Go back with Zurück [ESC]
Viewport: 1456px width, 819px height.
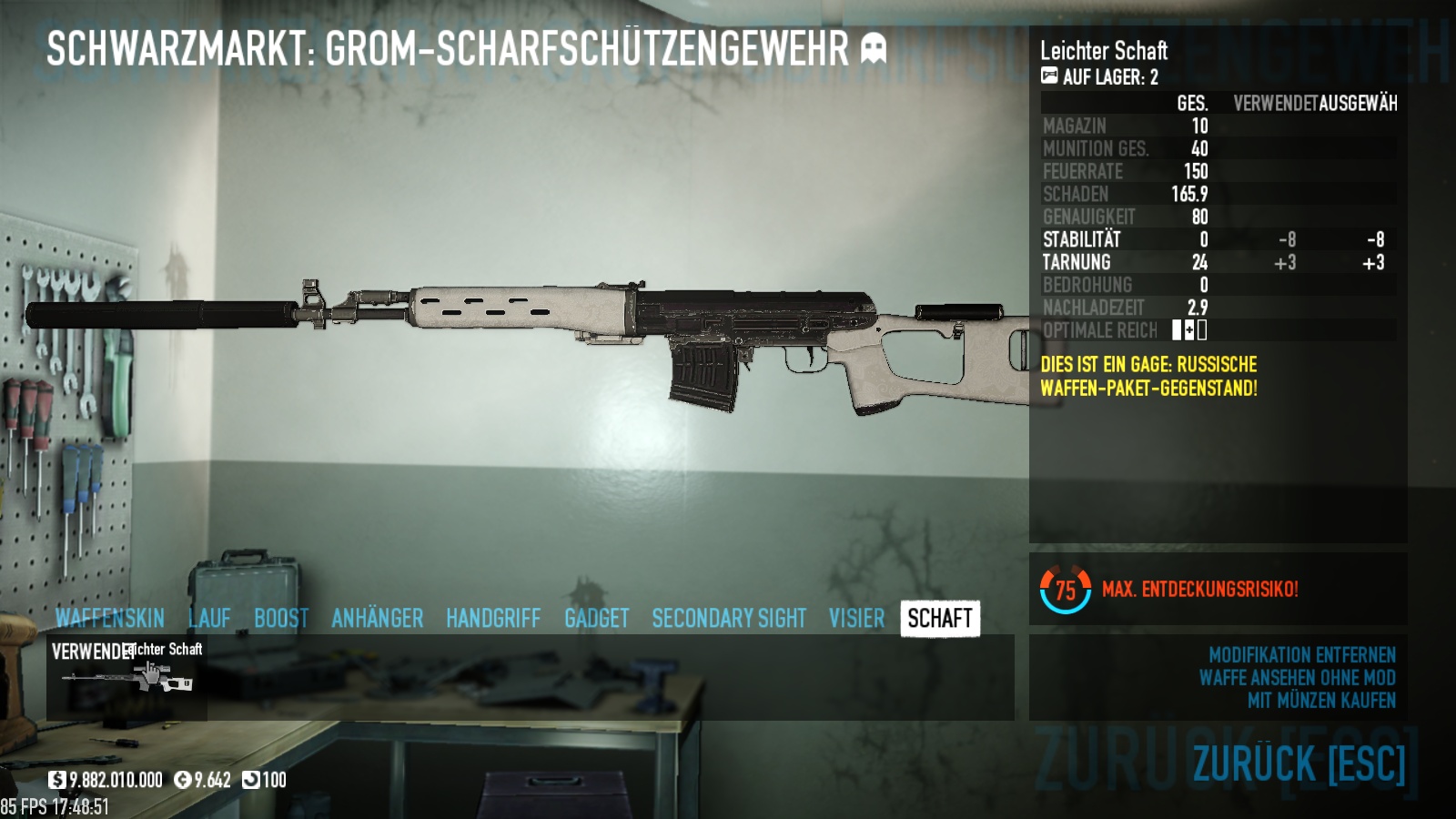(x=1299, y=763)
